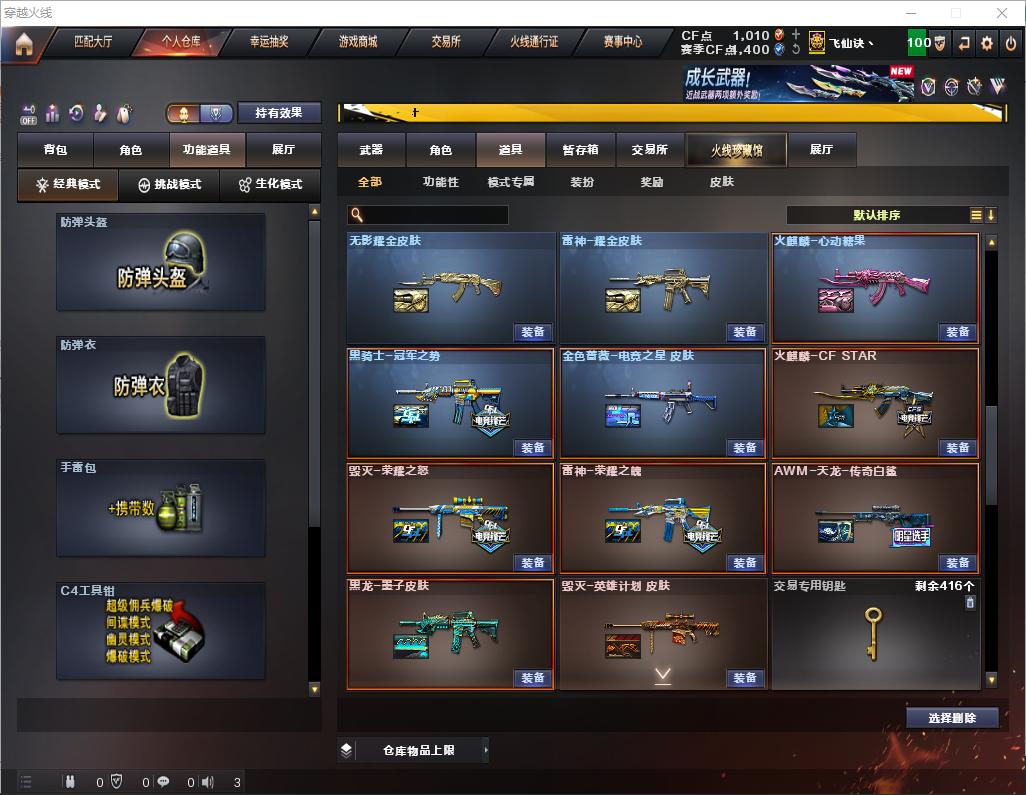Image resolution: width=1026 pixels, height=795 pixels.
Task: Go to 幸运抽奖 lucky draw
Action: click(x=268, y=42)
